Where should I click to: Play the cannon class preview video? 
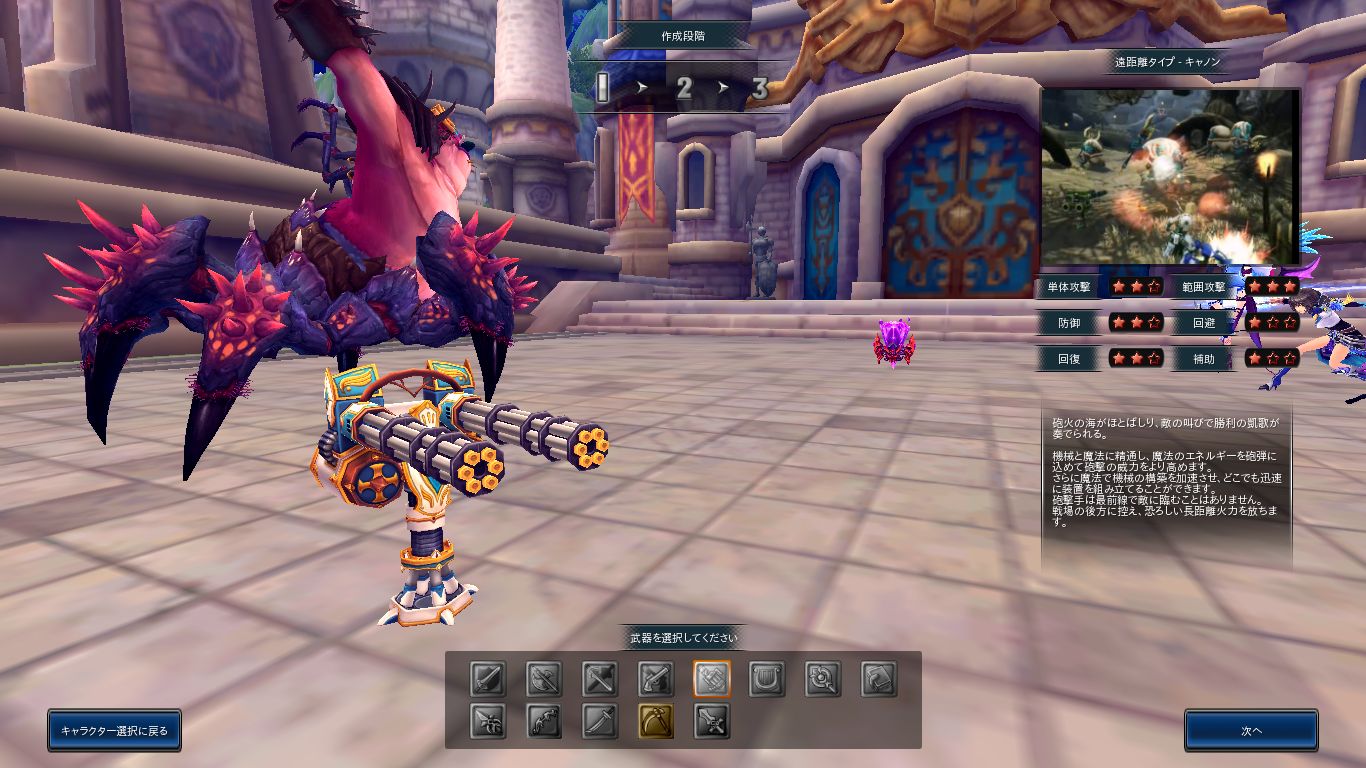[1170, 177]
